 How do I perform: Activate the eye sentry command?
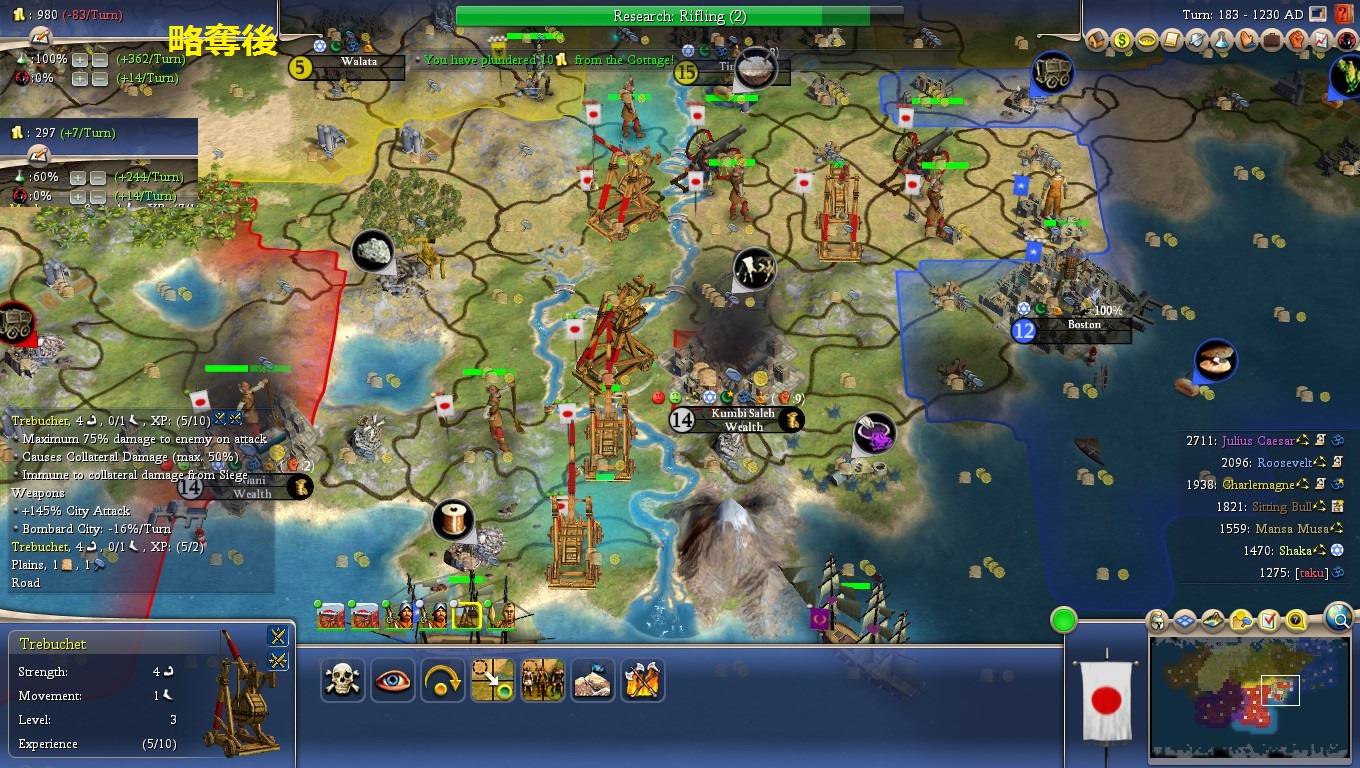click(393, 680)
